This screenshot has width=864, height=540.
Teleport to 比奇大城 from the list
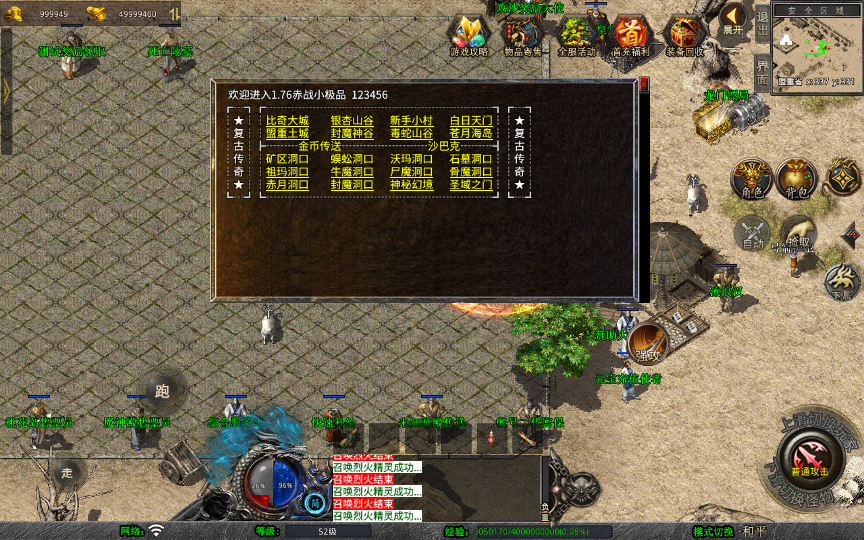[x=287, y=121]
